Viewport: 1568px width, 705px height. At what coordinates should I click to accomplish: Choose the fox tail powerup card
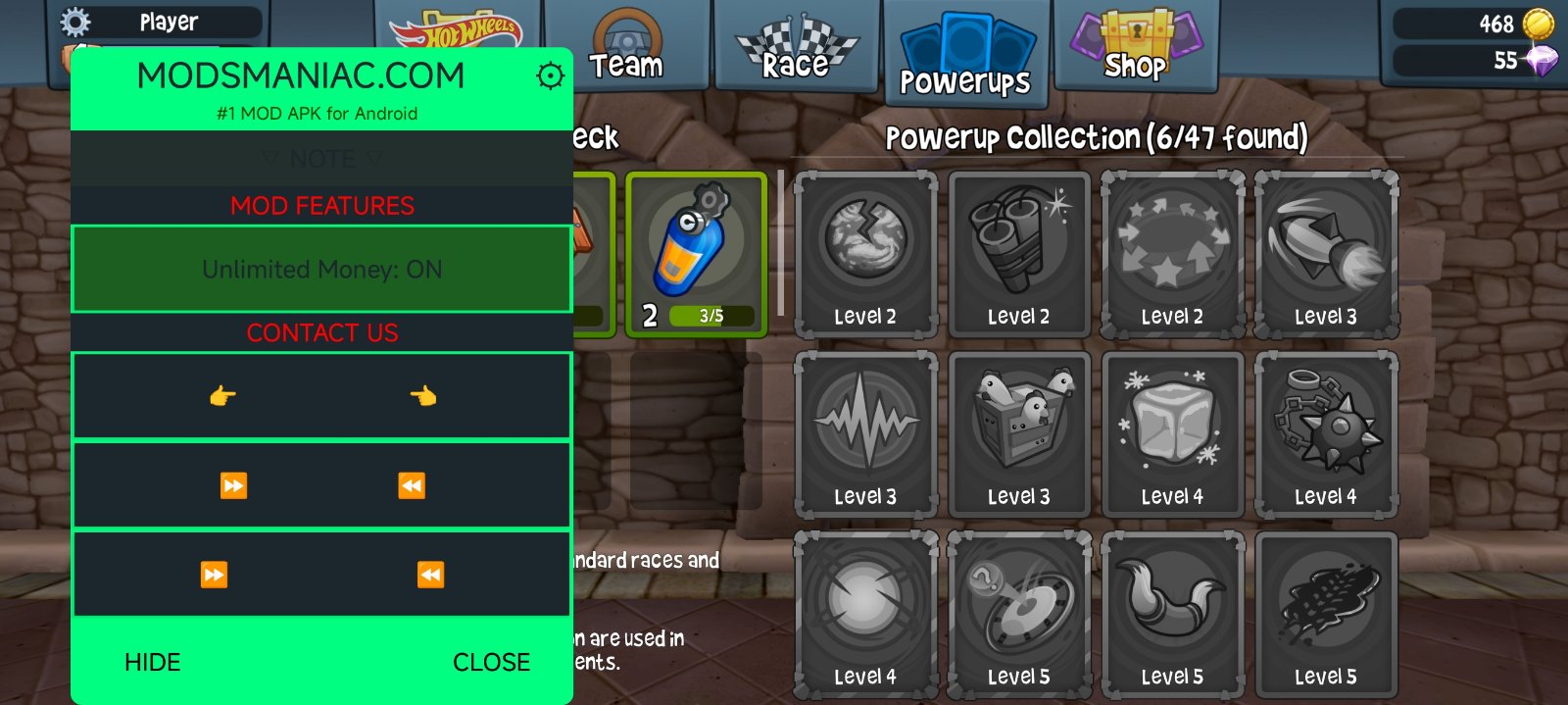(x=1172, y=613)
